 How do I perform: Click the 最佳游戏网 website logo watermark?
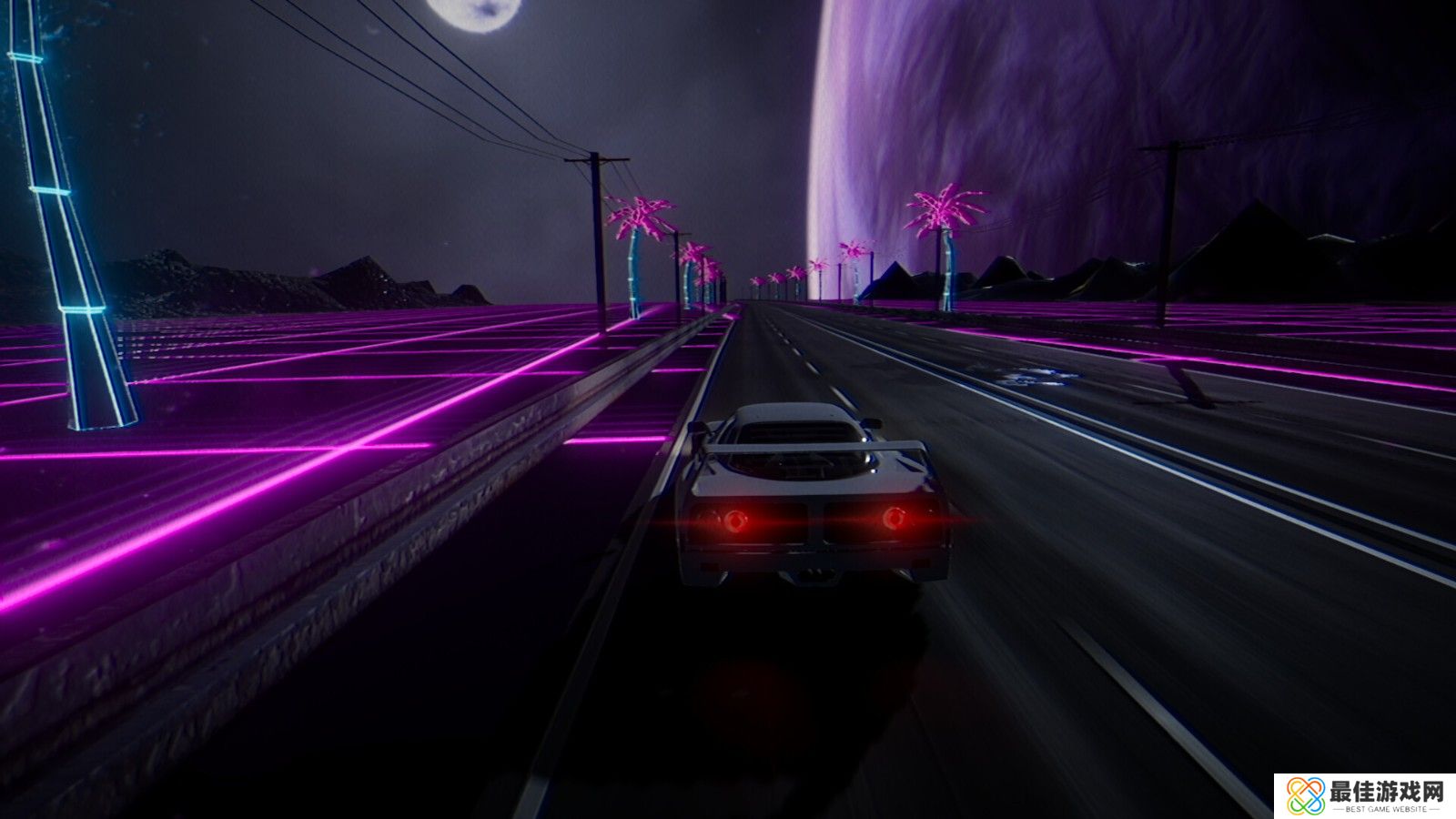1364,796
